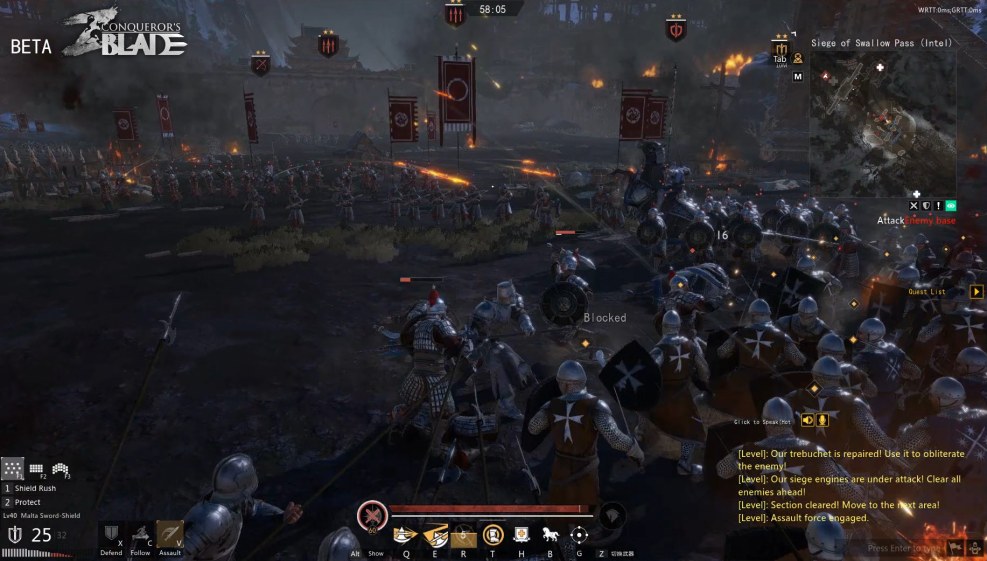Order troops to Assault
The width and height of the screenshot is (987, 561).
click(170, 535)
